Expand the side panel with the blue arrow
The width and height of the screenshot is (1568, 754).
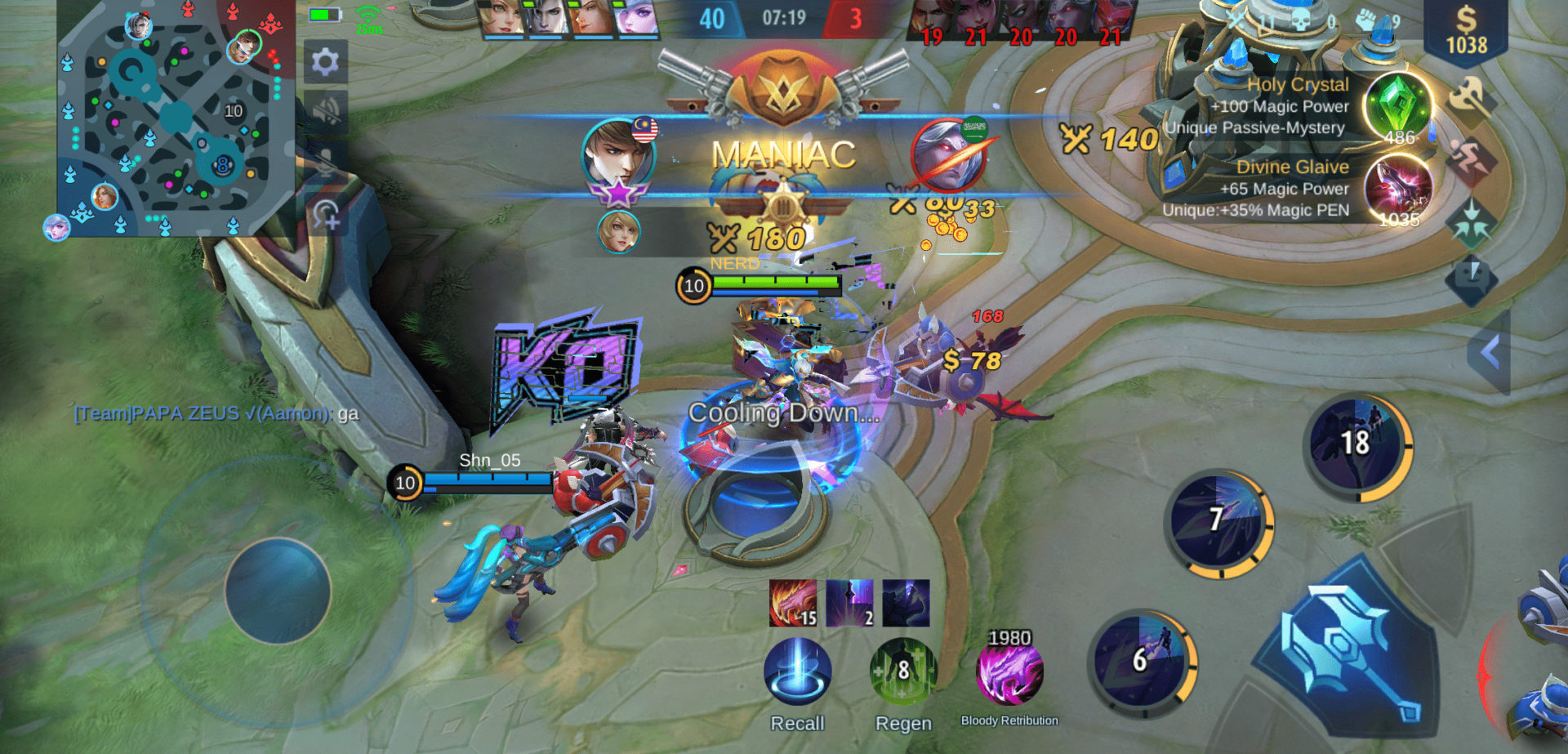tap(1490, 354)
